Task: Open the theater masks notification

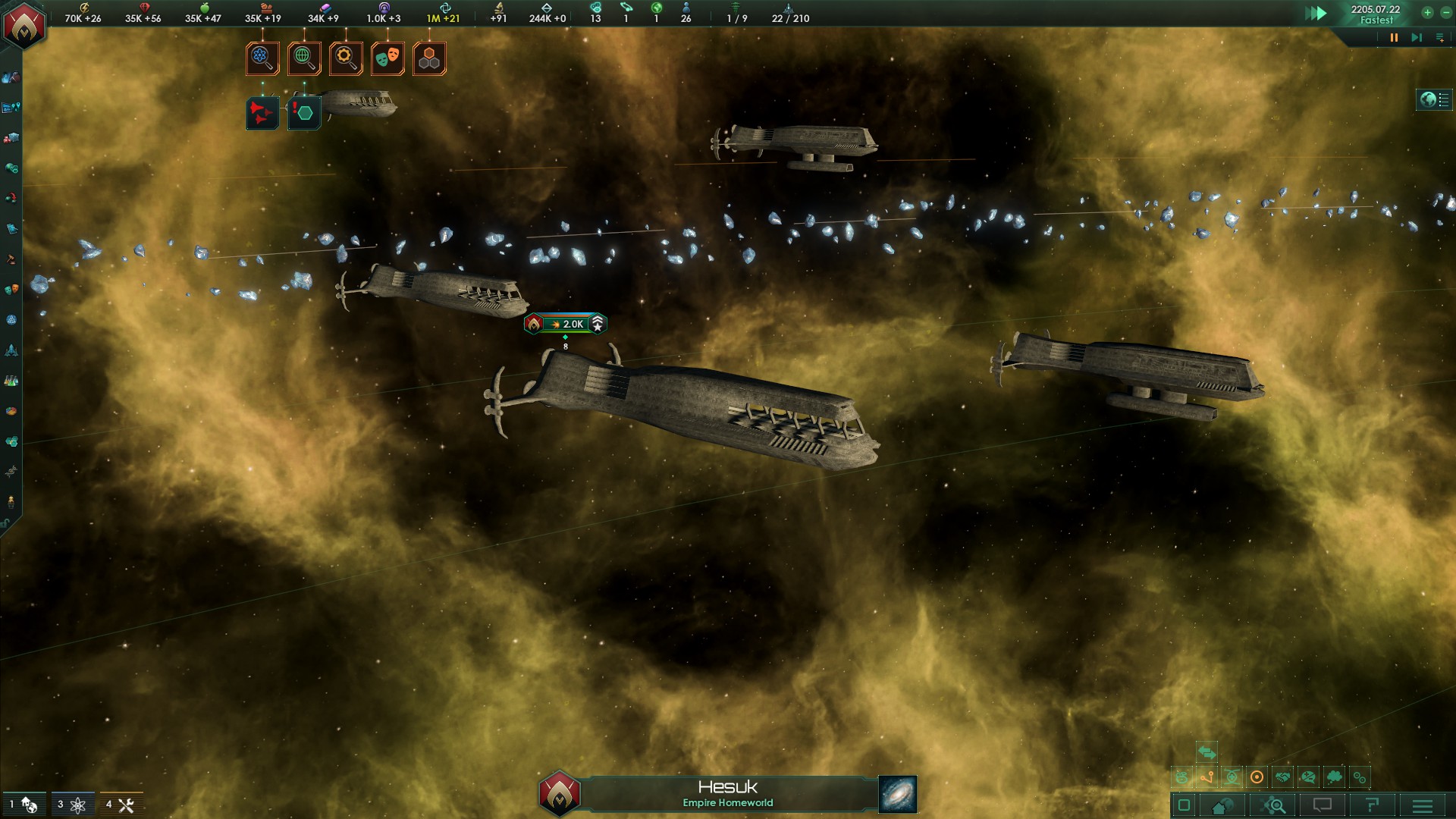Action: point(388,58)
